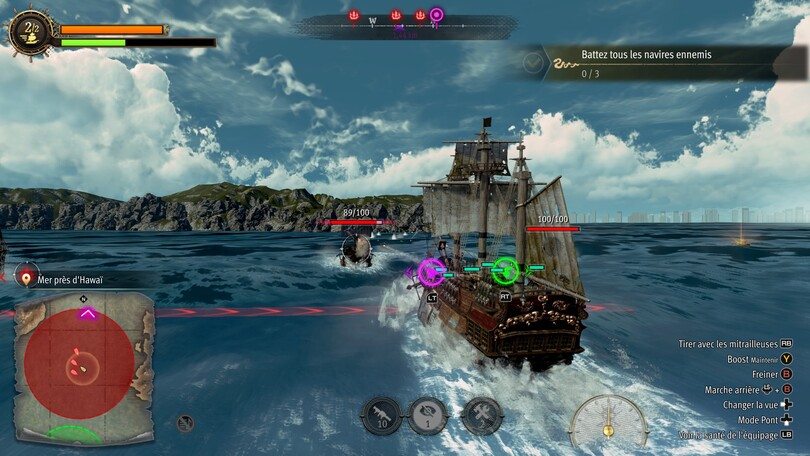Click the purple arrow marker on minimap
The height and width of the screenshot is (456, 810).
[x=88, y=313]
